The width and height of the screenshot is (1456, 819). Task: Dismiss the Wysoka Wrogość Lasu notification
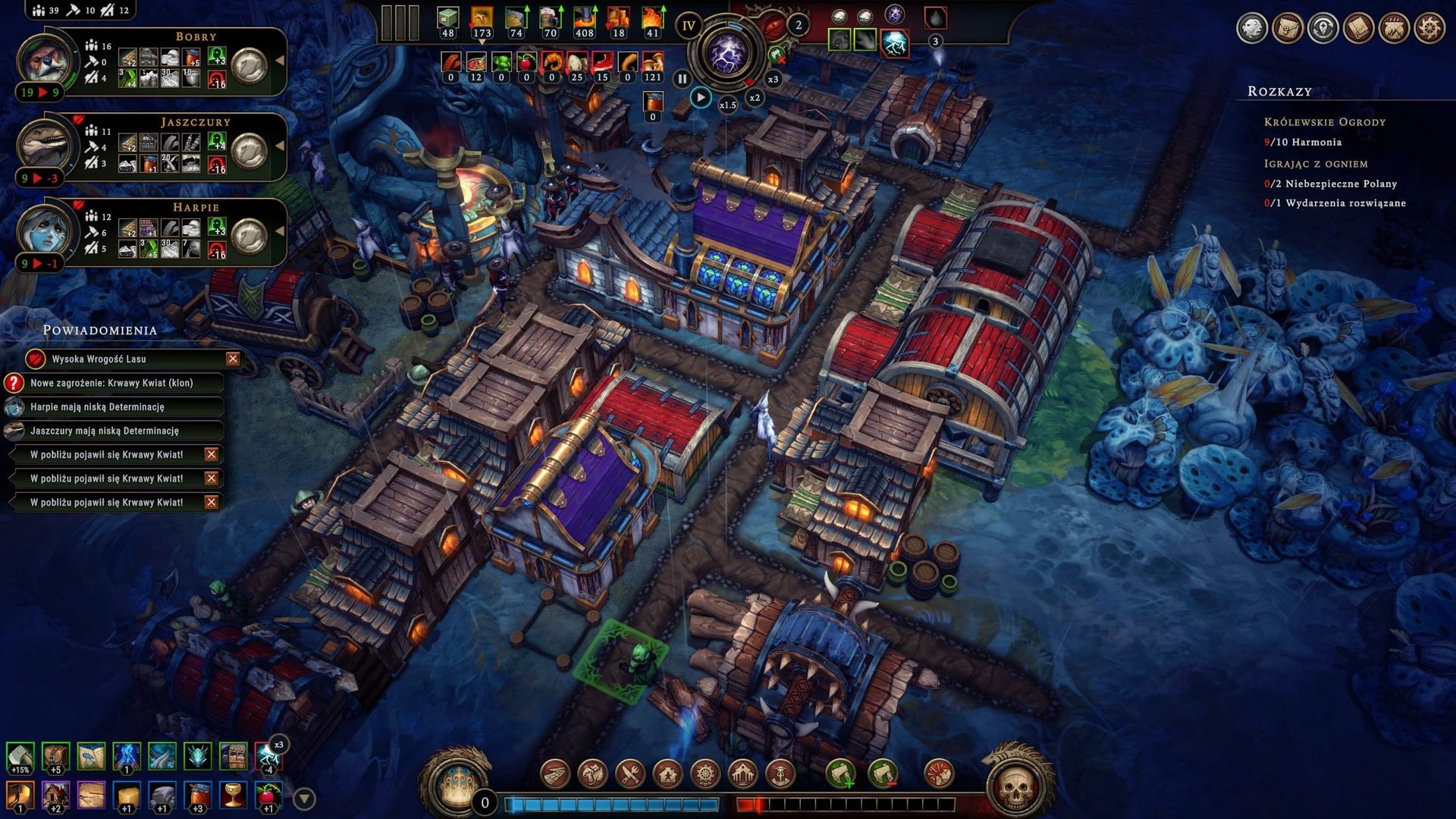pos(233,359)
